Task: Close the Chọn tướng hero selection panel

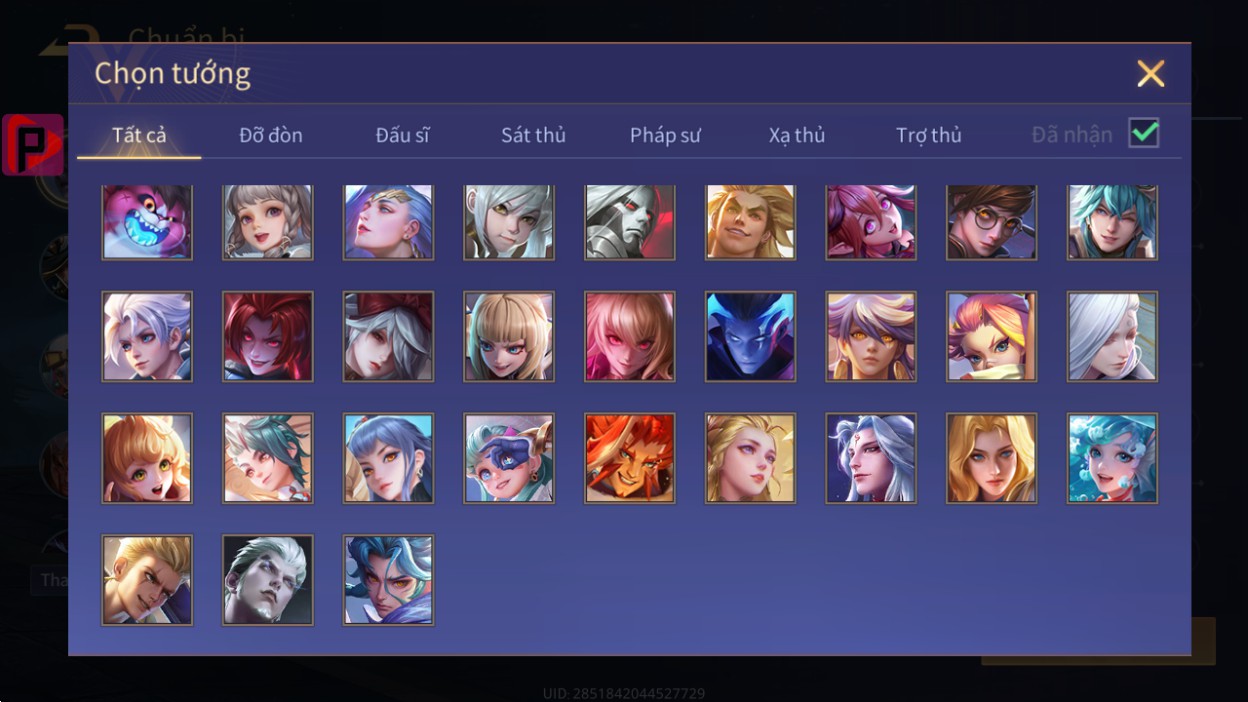Action: point(1150,73)
